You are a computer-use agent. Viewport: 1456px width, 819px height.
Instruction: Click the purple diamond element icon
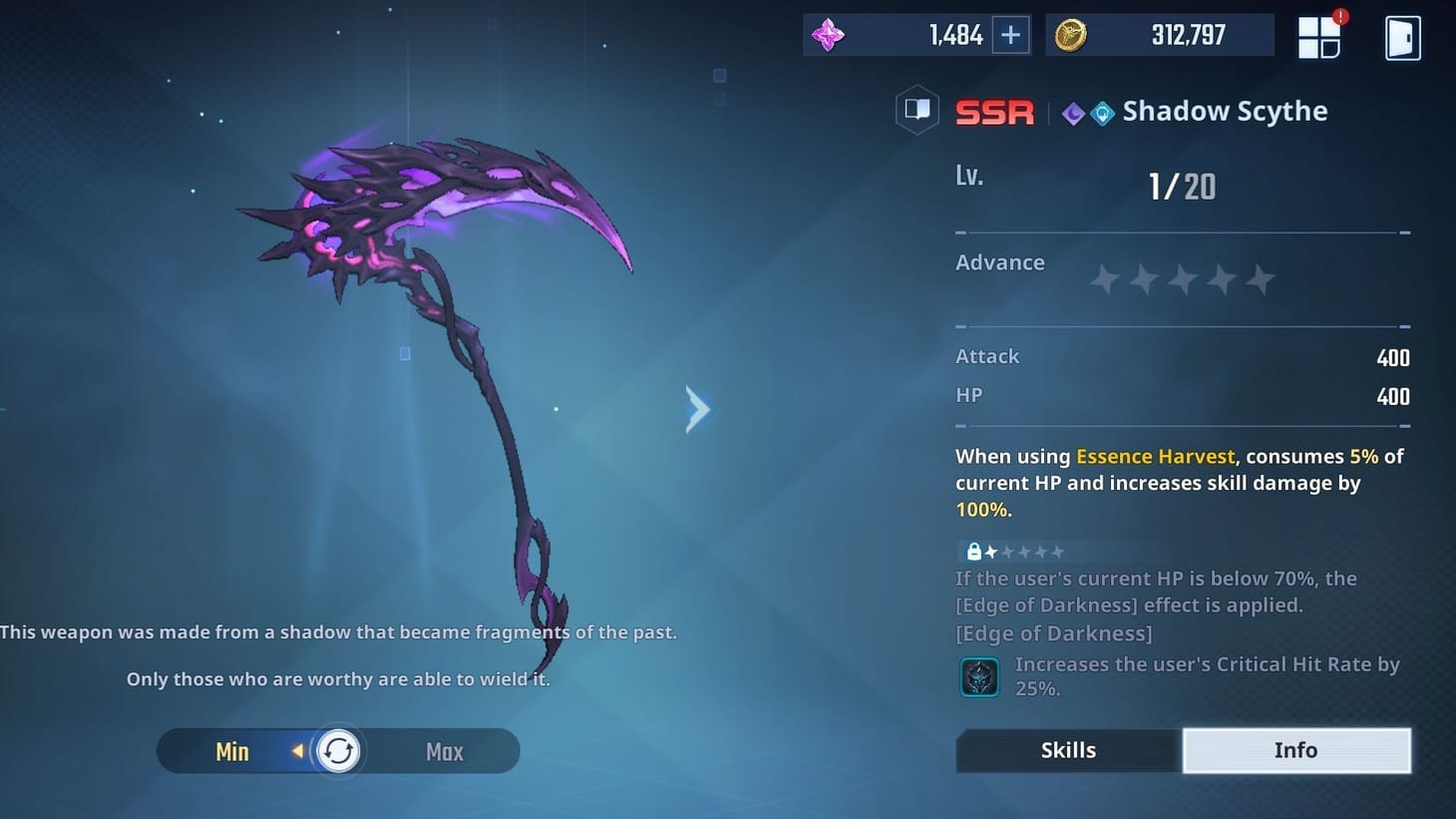click(x=1074, y=113)
